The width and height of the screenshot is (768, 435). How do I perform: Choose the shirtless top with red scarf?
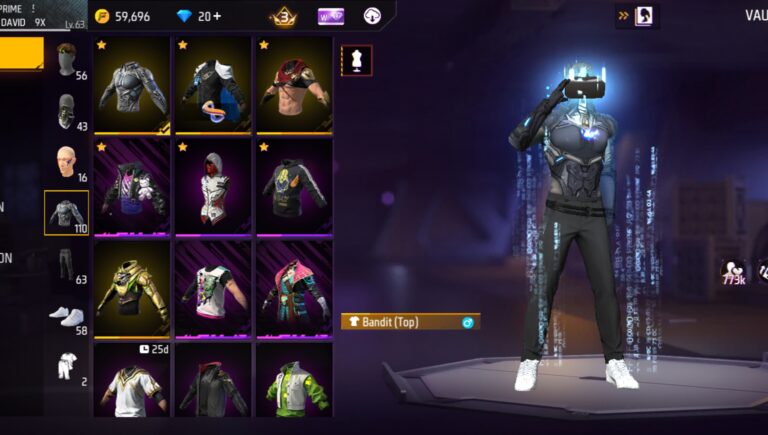click(x=294, y=86)
